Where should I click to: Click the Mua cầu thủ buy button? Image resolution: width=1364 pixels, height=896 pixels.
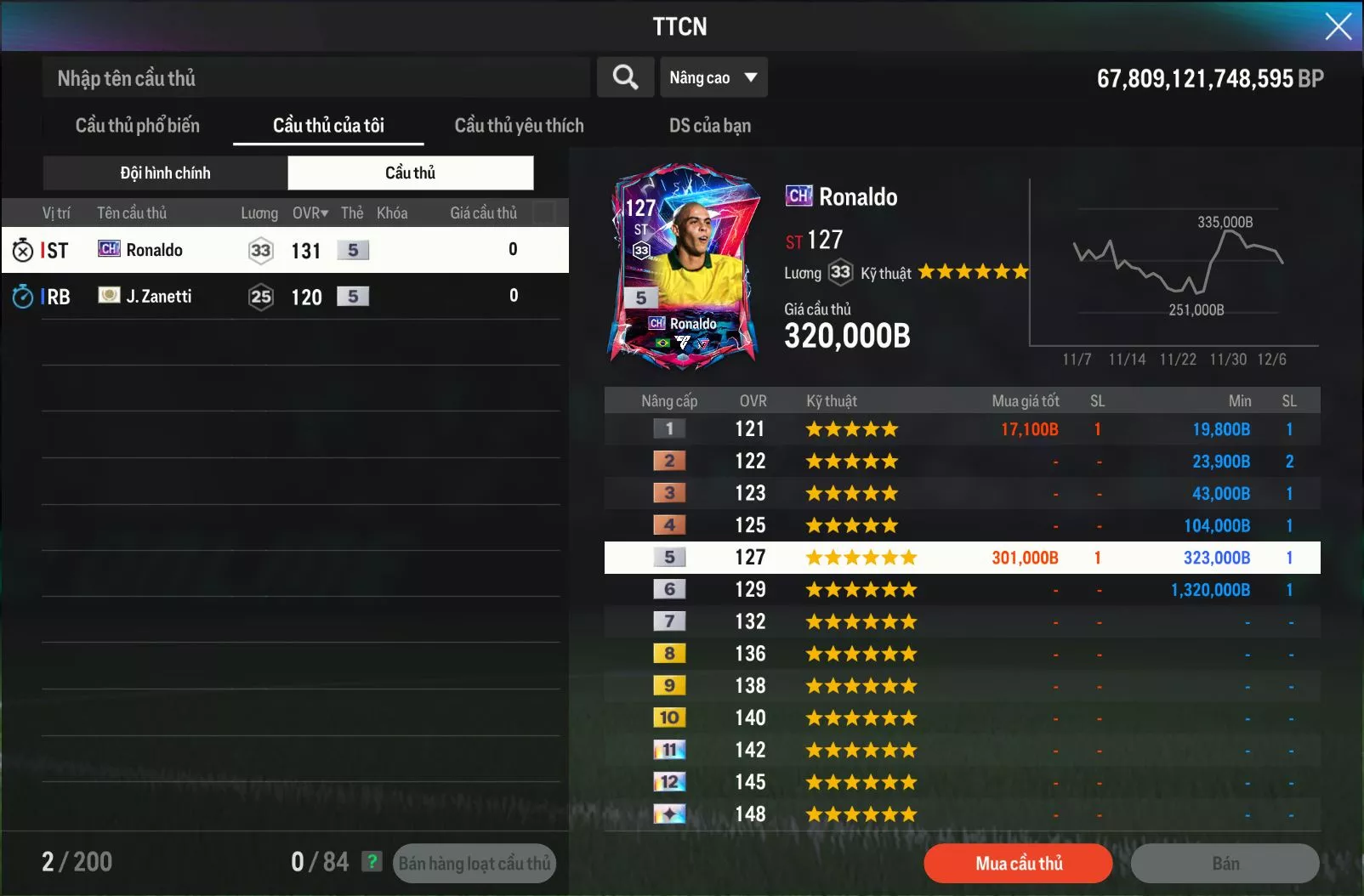point(1018,864)
